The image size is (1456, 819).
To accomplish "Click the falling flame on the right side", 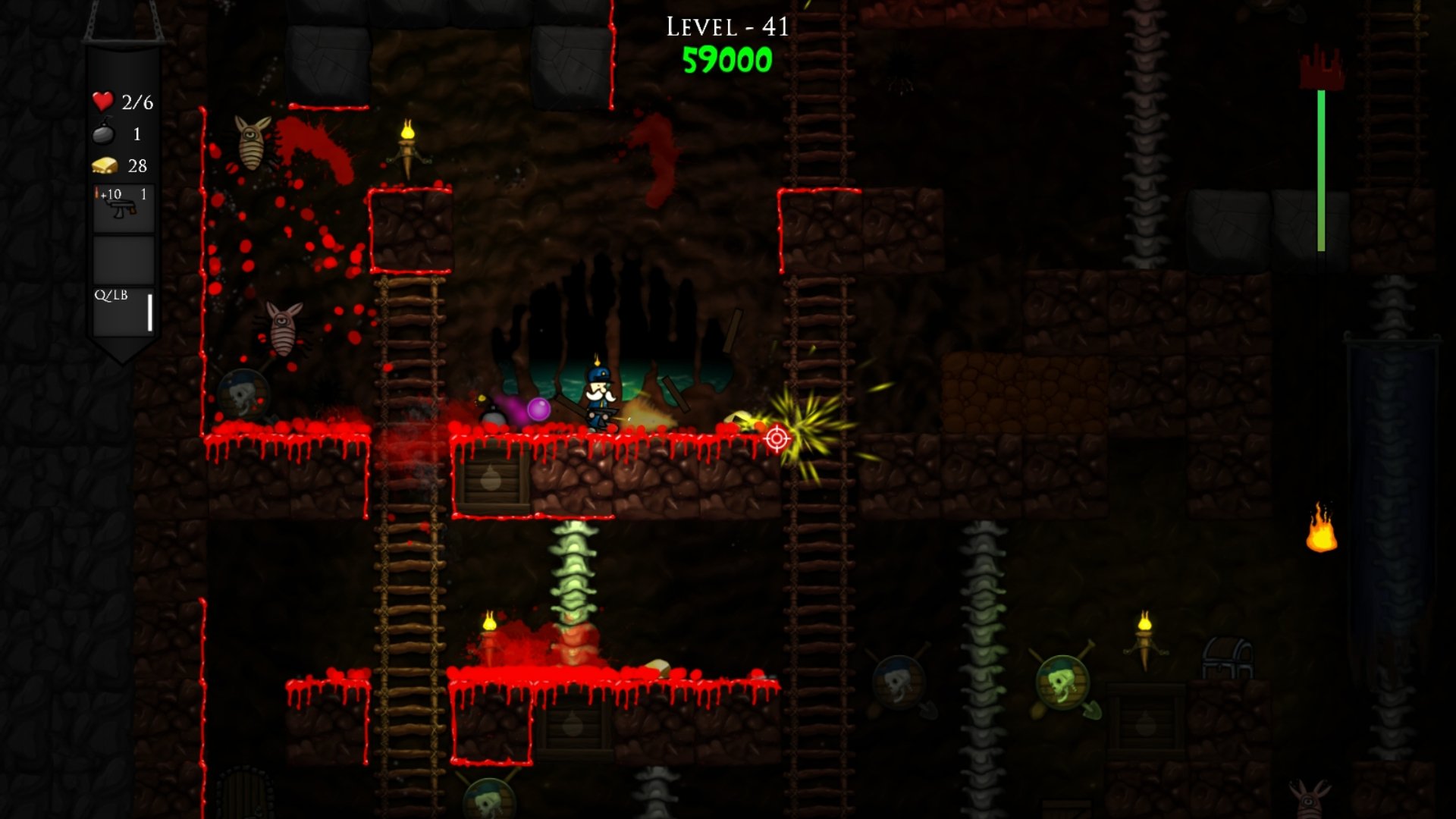I will tap(1323, 530).
